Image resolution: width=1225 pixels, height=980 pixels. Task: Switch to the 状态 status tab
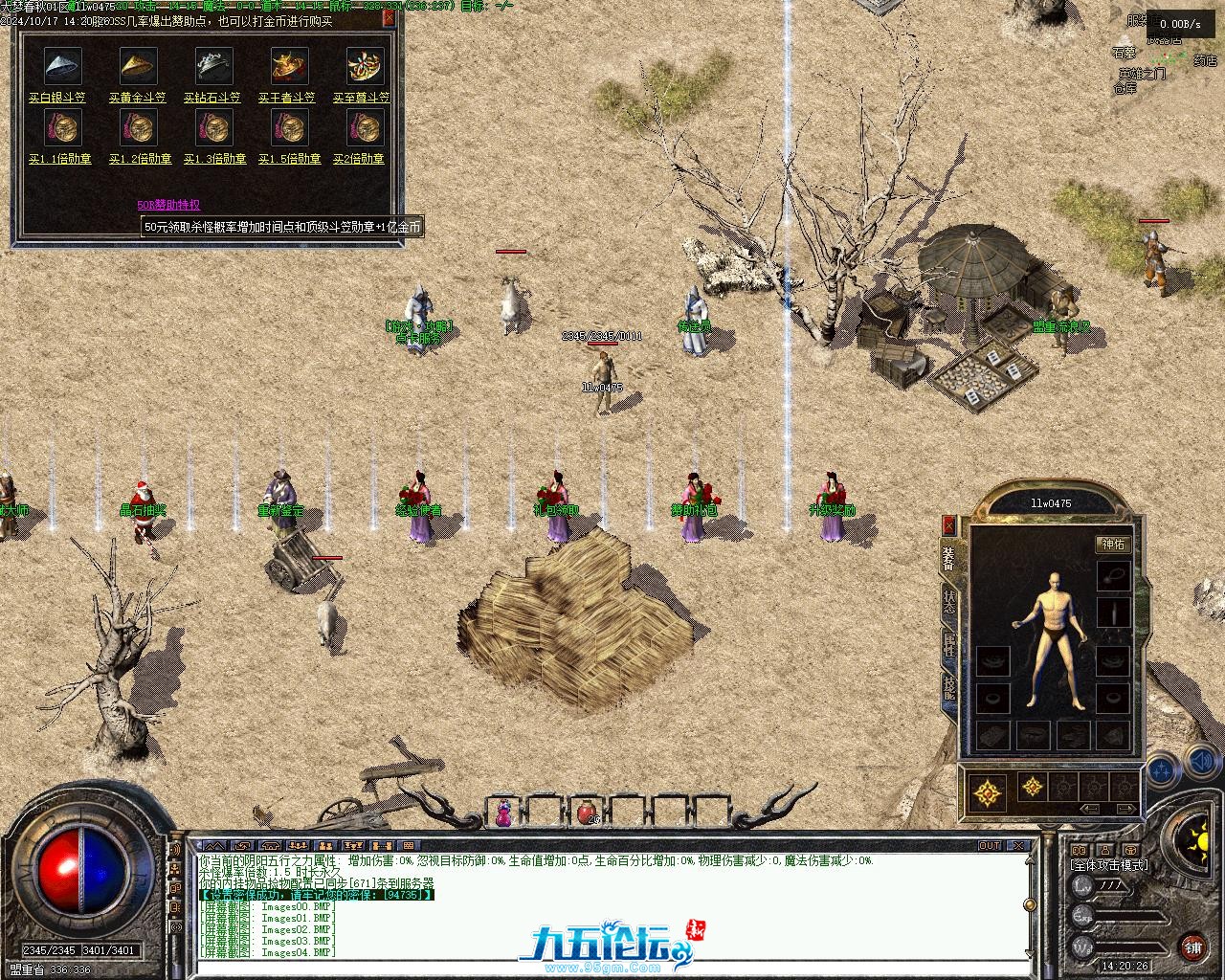949,603
